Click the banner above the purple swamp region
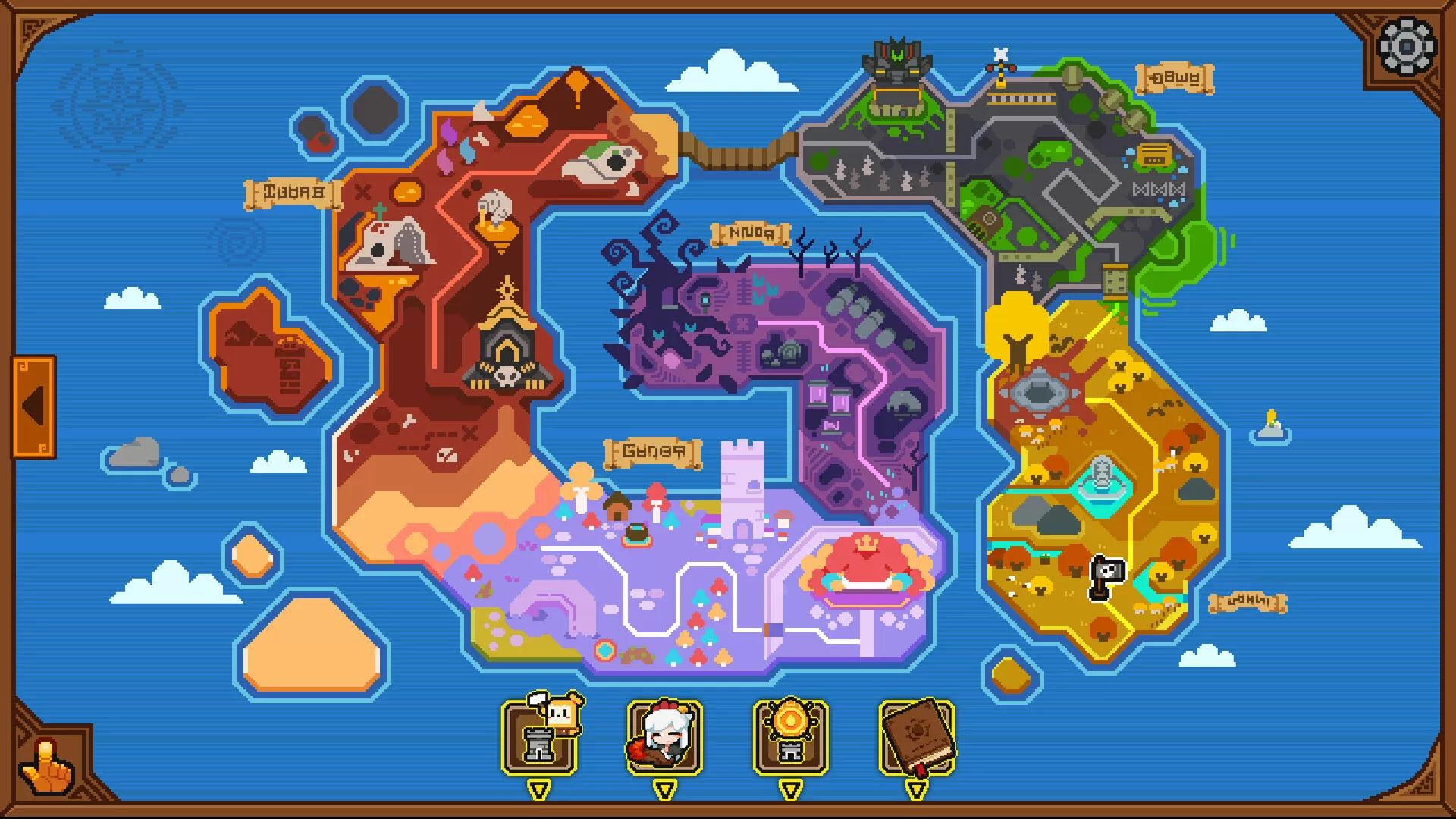 click(748, 234)
